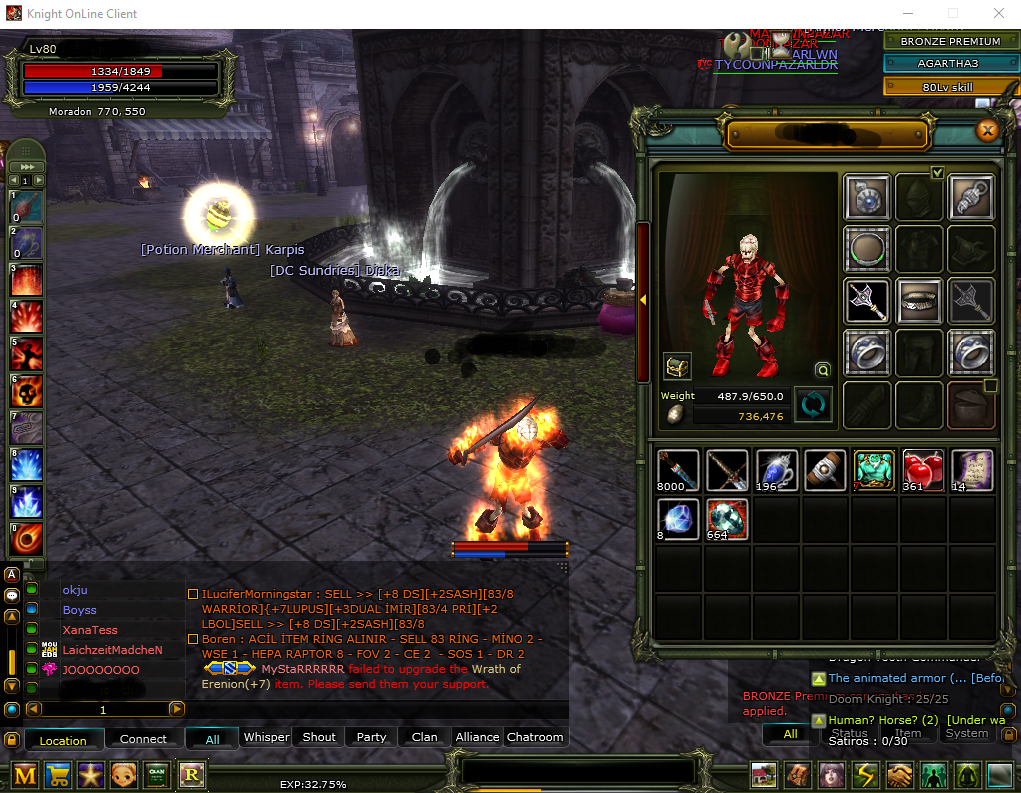Select XanaTess in the player list

tap(90, 630)
